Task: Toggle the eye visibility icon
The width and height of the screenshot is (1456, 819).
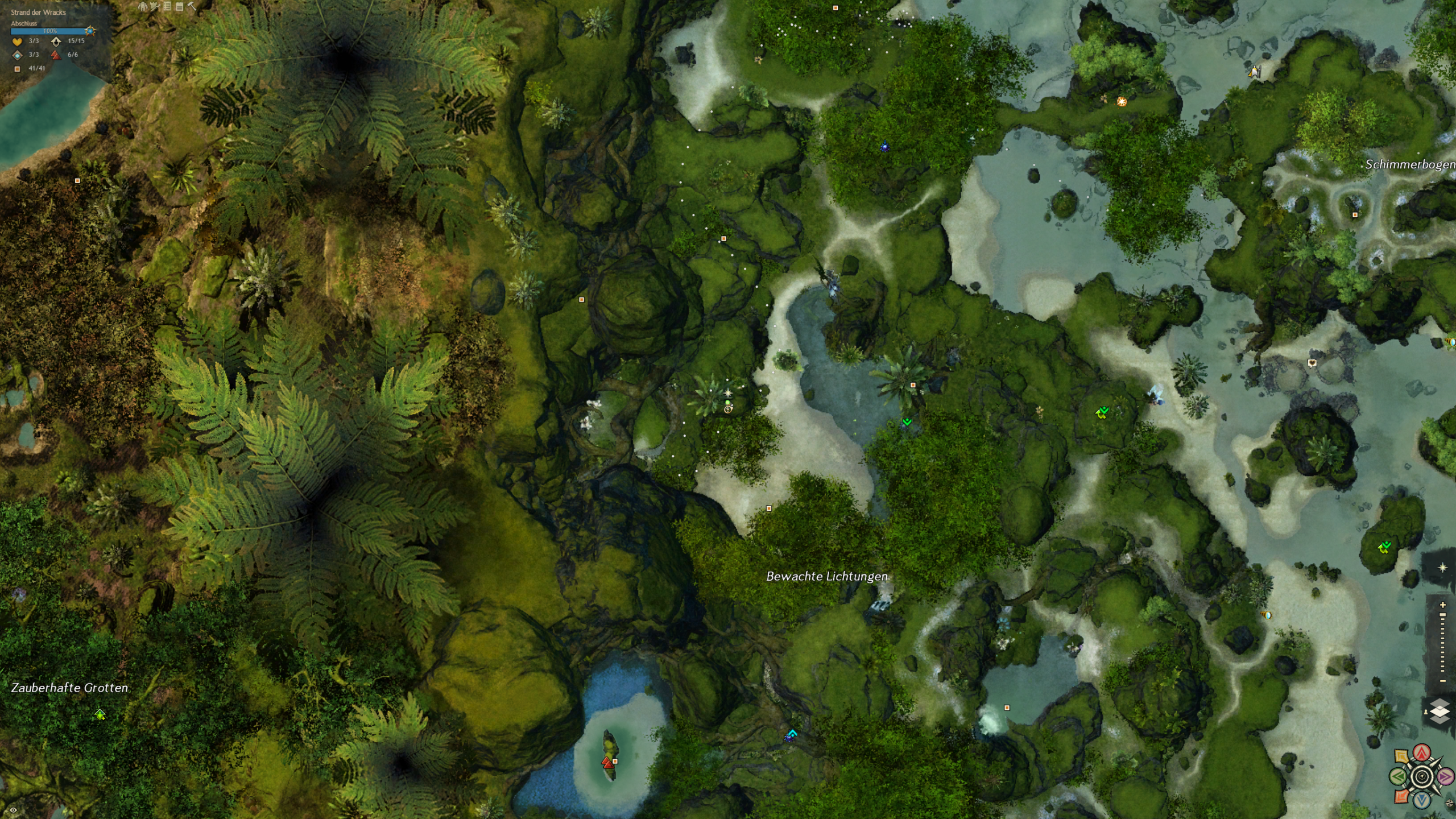Action: pos(13,810)
